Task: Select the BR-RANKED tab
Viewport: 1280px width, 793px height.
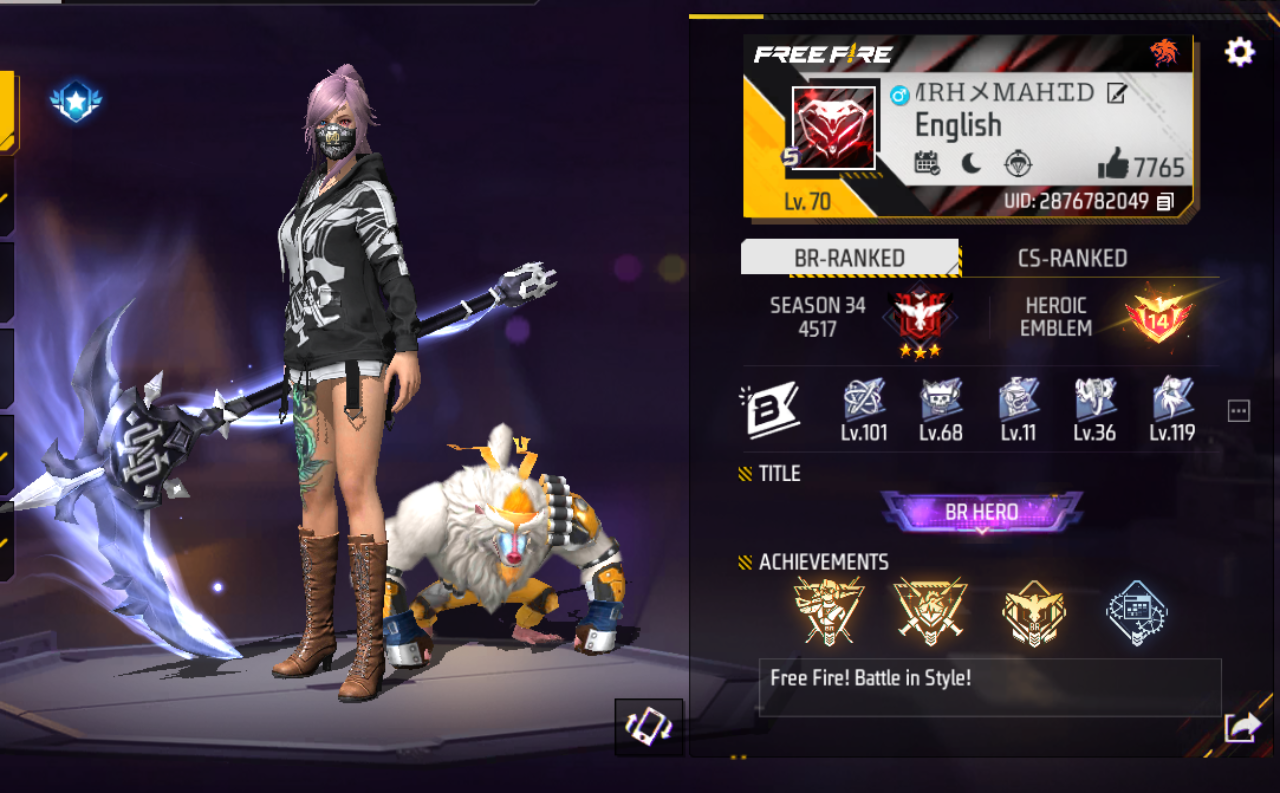Action: point(849,258)
